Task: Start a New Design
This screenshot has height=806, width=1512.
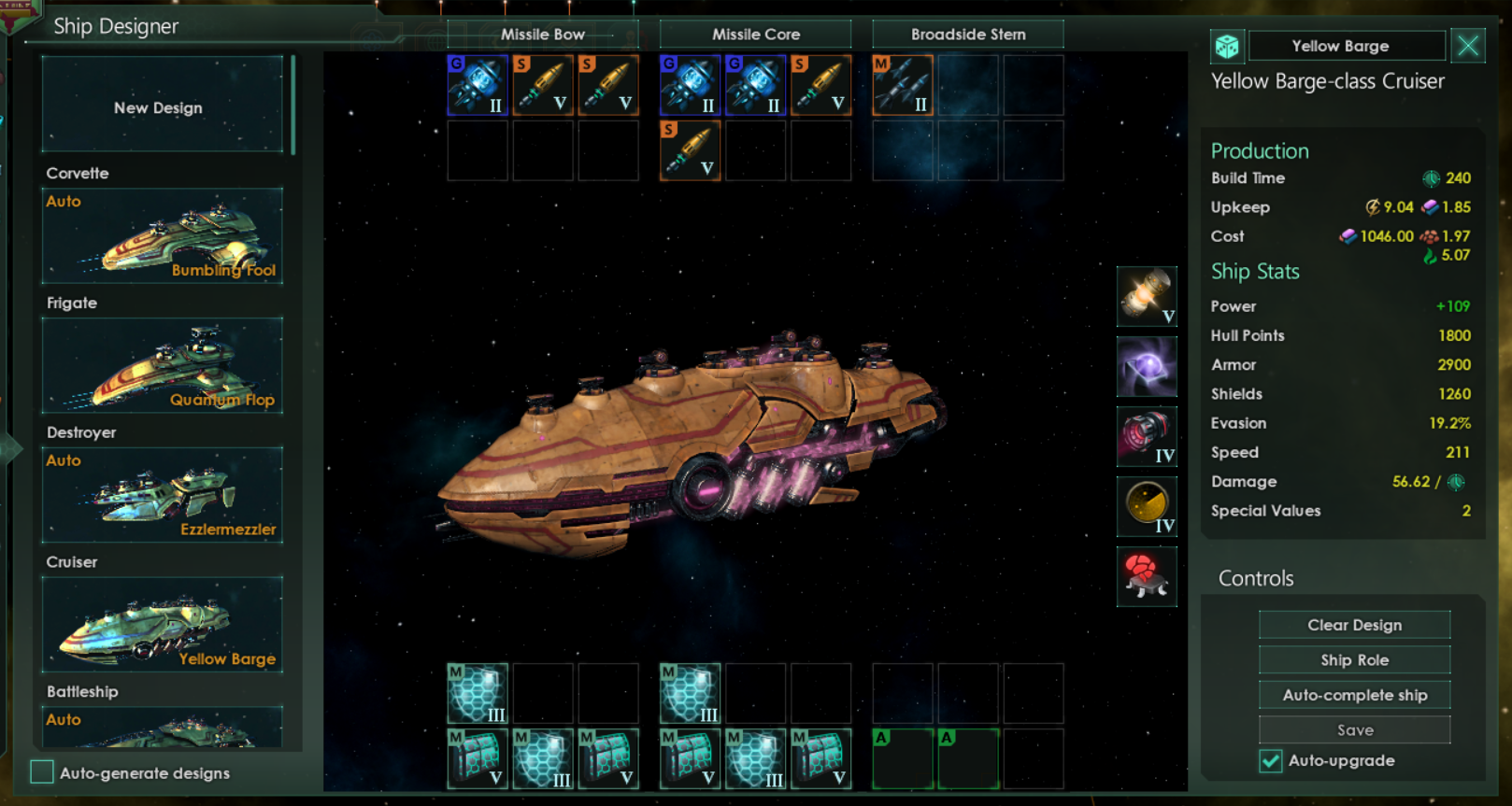Action: pos(162,106)
